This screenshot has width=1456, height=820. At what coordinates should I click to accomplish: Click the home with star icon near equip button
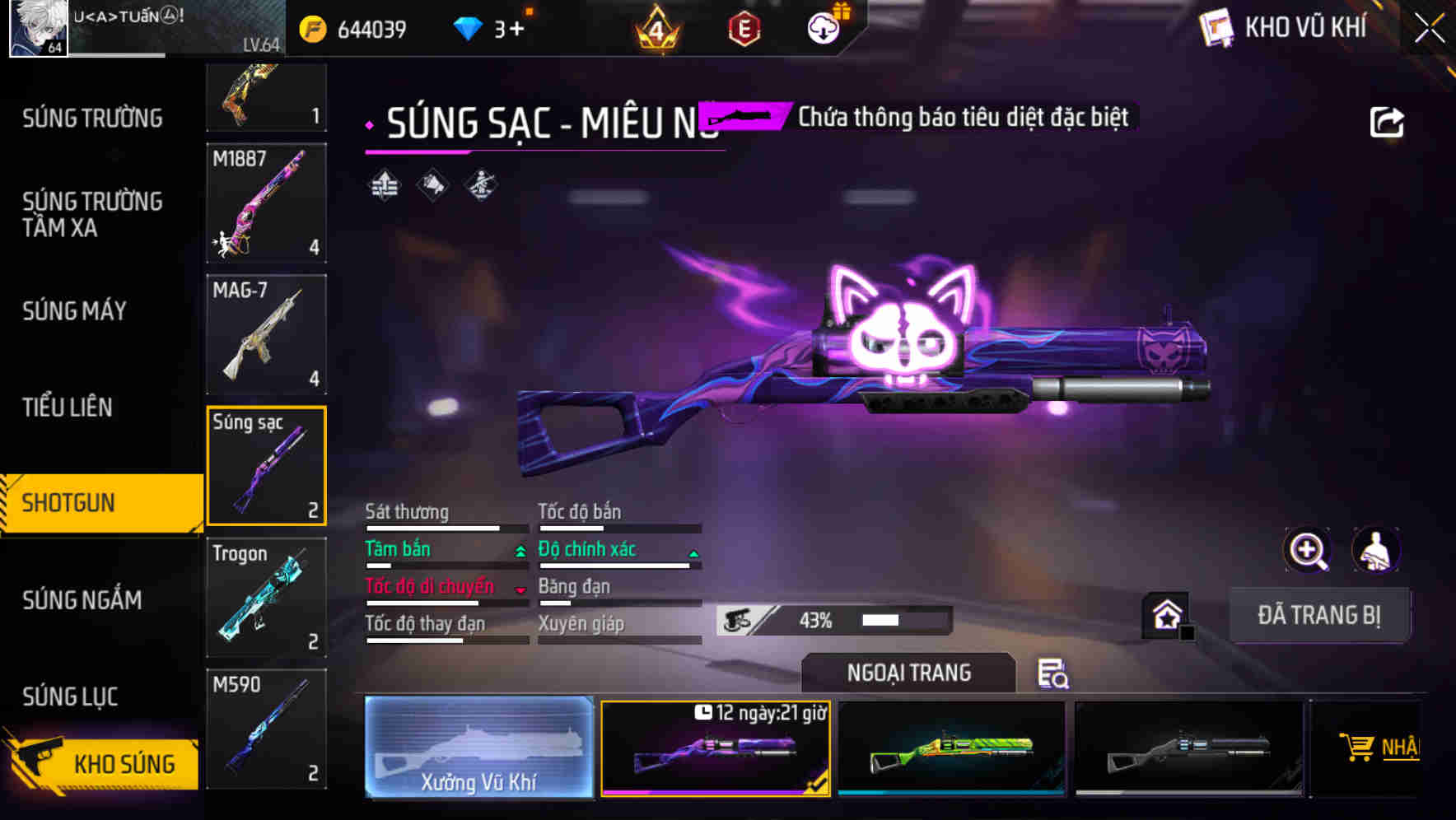1168,614
